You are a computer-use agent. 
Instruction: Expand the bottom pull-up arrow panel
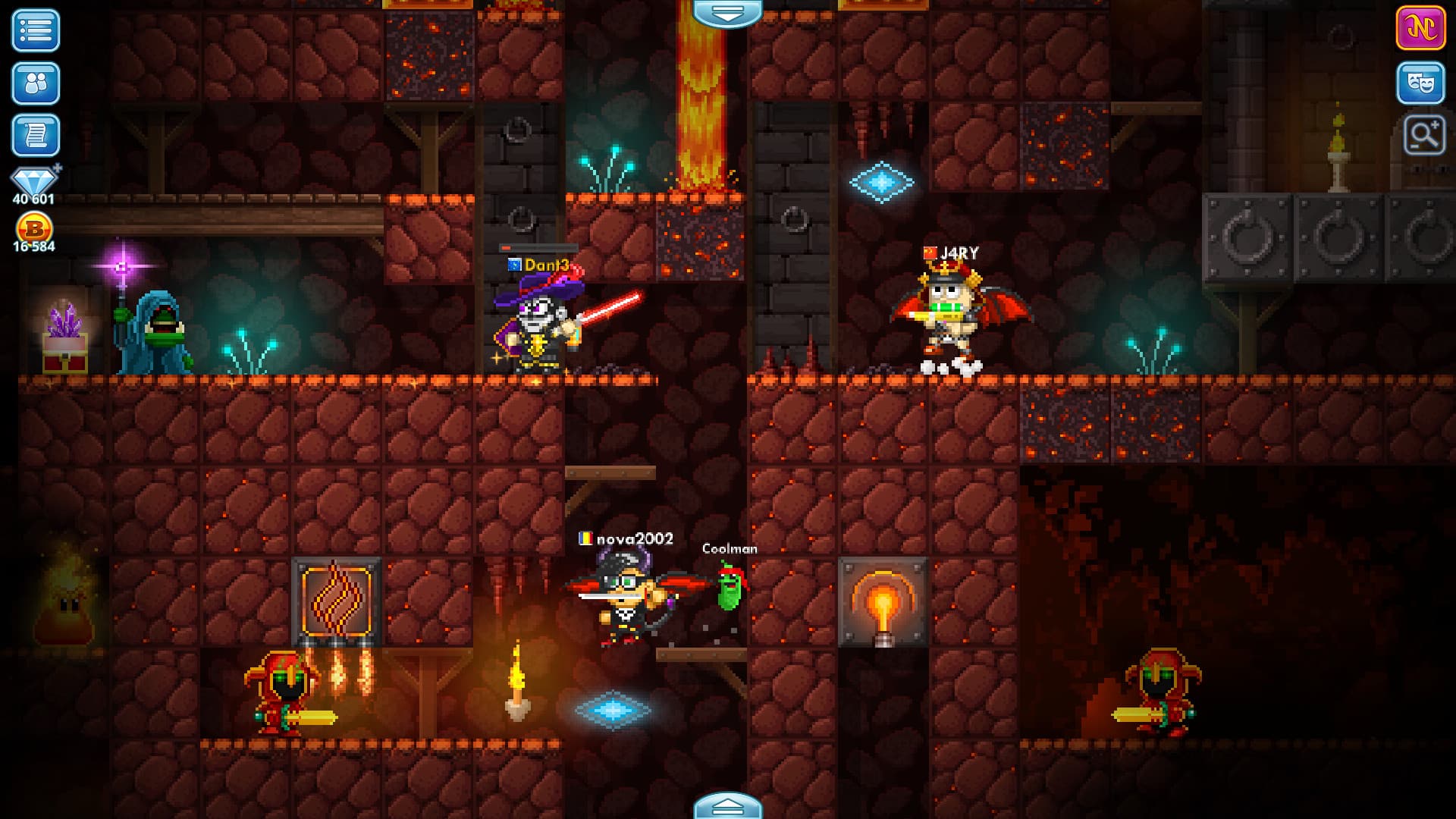pos(727,806)
